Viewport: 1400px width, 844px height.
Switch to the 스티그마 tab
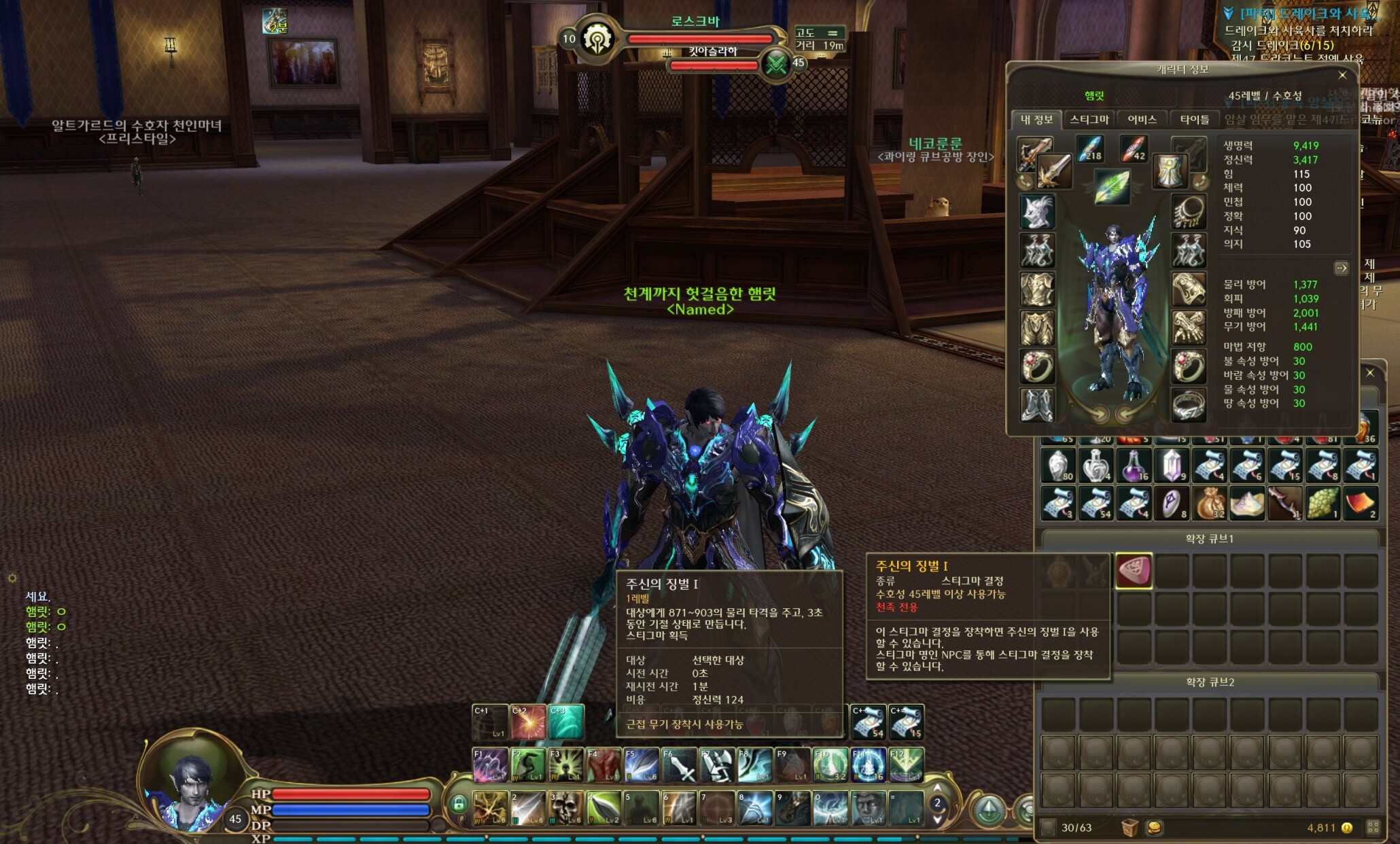[1089, 120]
